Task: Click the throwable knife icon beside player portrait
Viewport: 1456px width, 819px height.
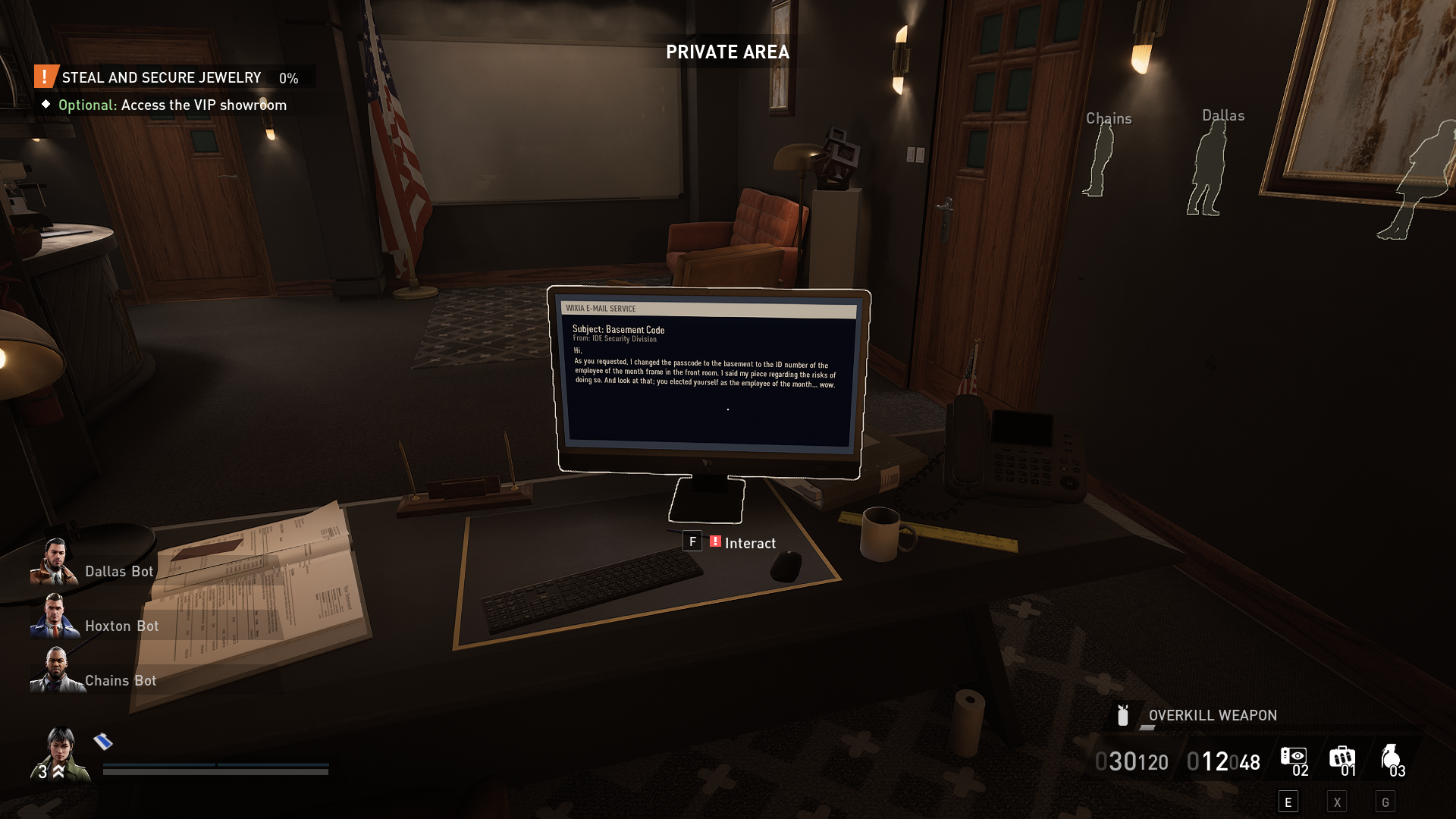Action: click(x=101, y=742)
